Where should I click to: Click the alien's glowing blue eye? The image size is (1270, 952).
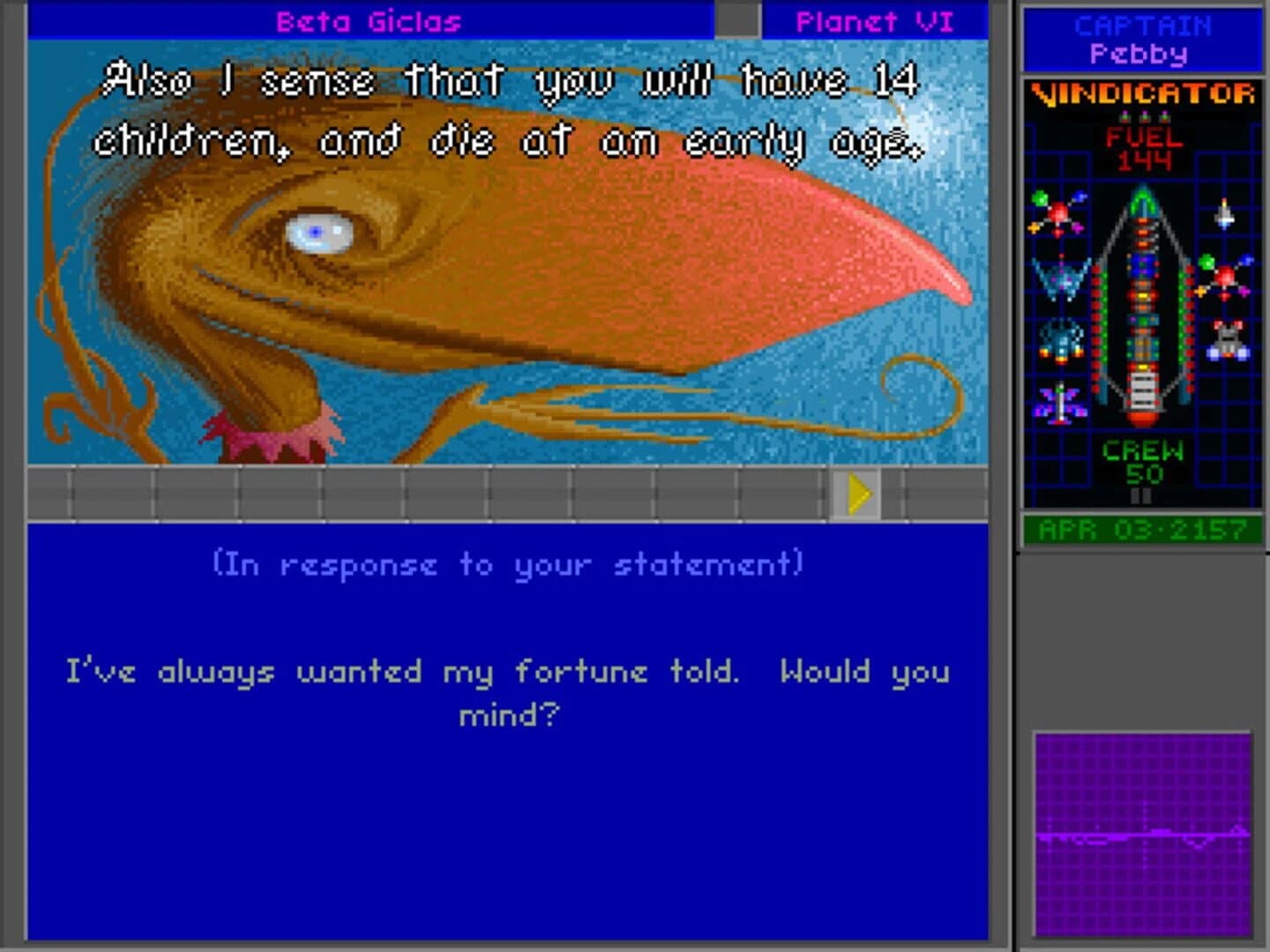tap(315, 230)
